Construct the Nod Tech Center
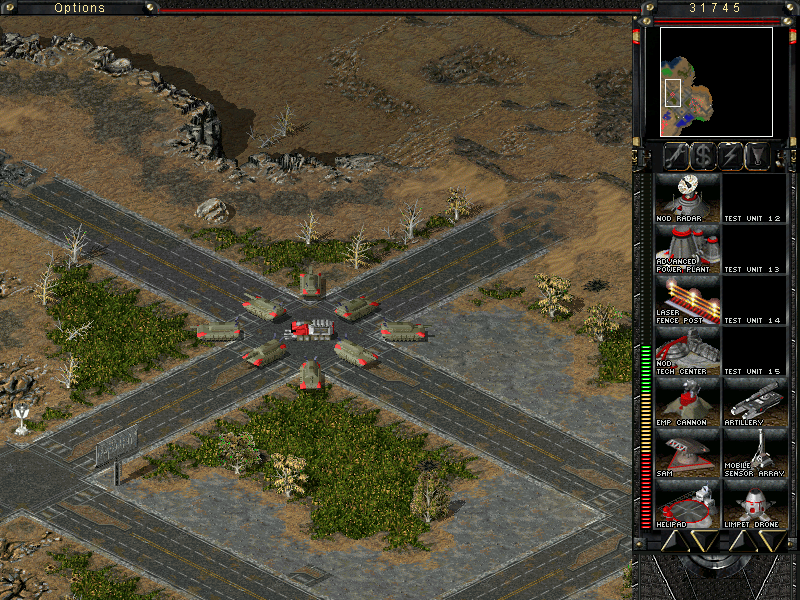This screenshot has height=600, width=800. 687,350
